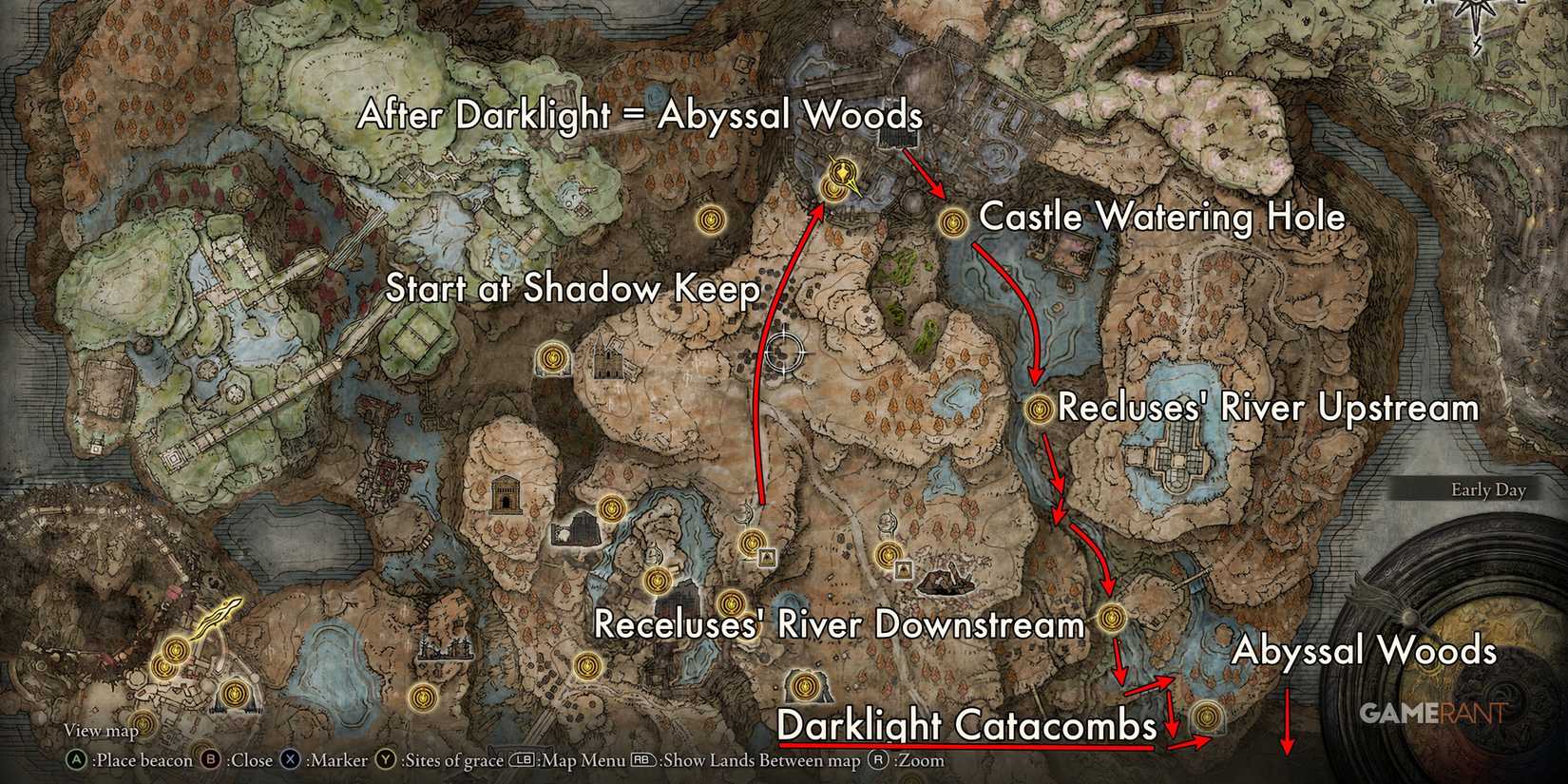This screenshot has height=784, width=1568.
Task: Toggle marker placement with the X button
Action: pyautogui.click(x=290, y=760)
